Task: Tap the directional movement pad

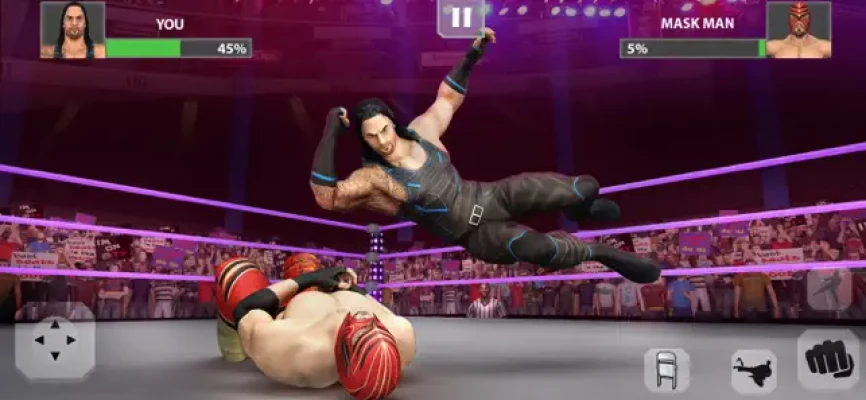Action: [x=55, y=341]
